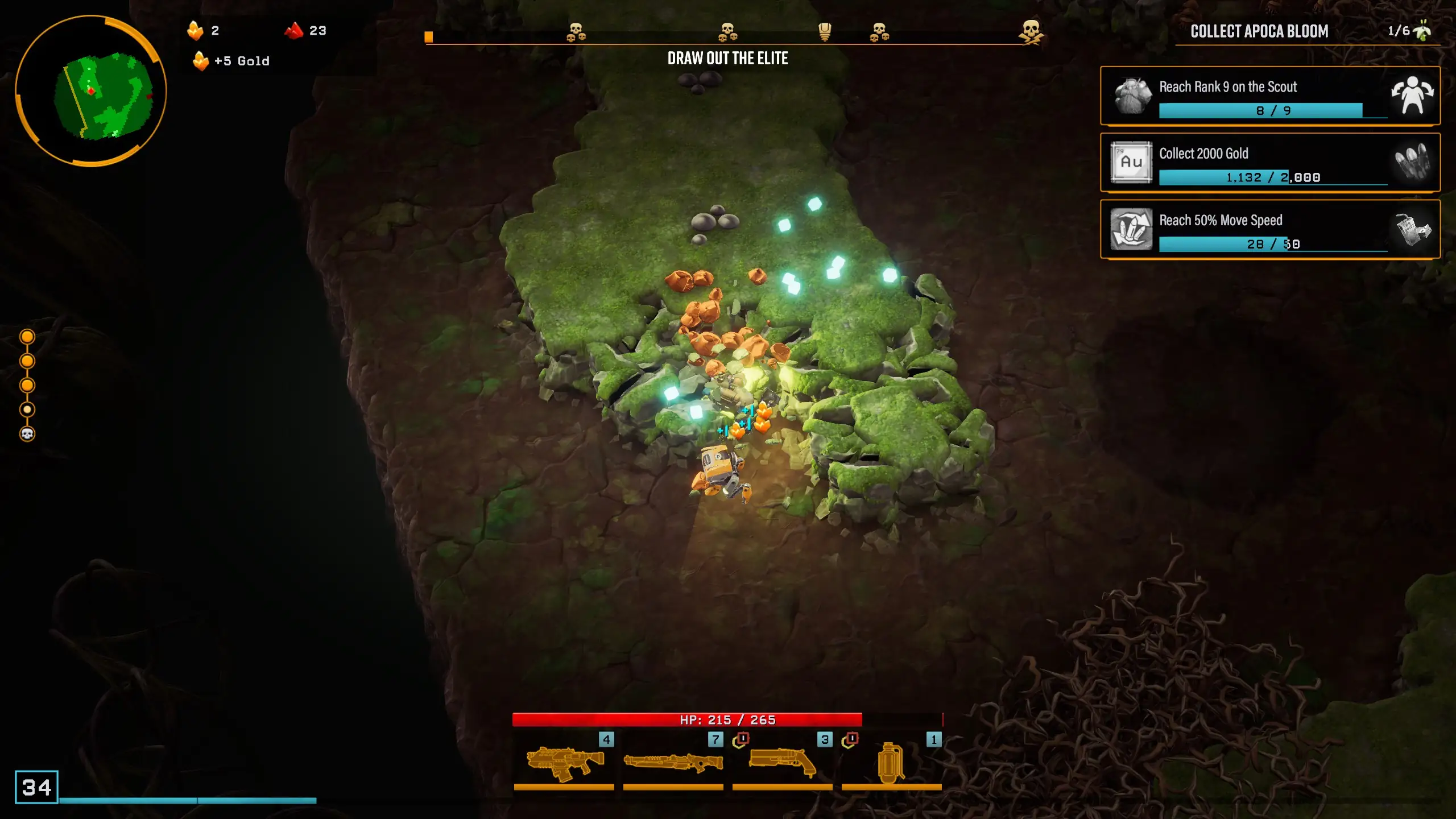
Task: Click the skull node on the stage tracker
Action: (x=27, y=435)
